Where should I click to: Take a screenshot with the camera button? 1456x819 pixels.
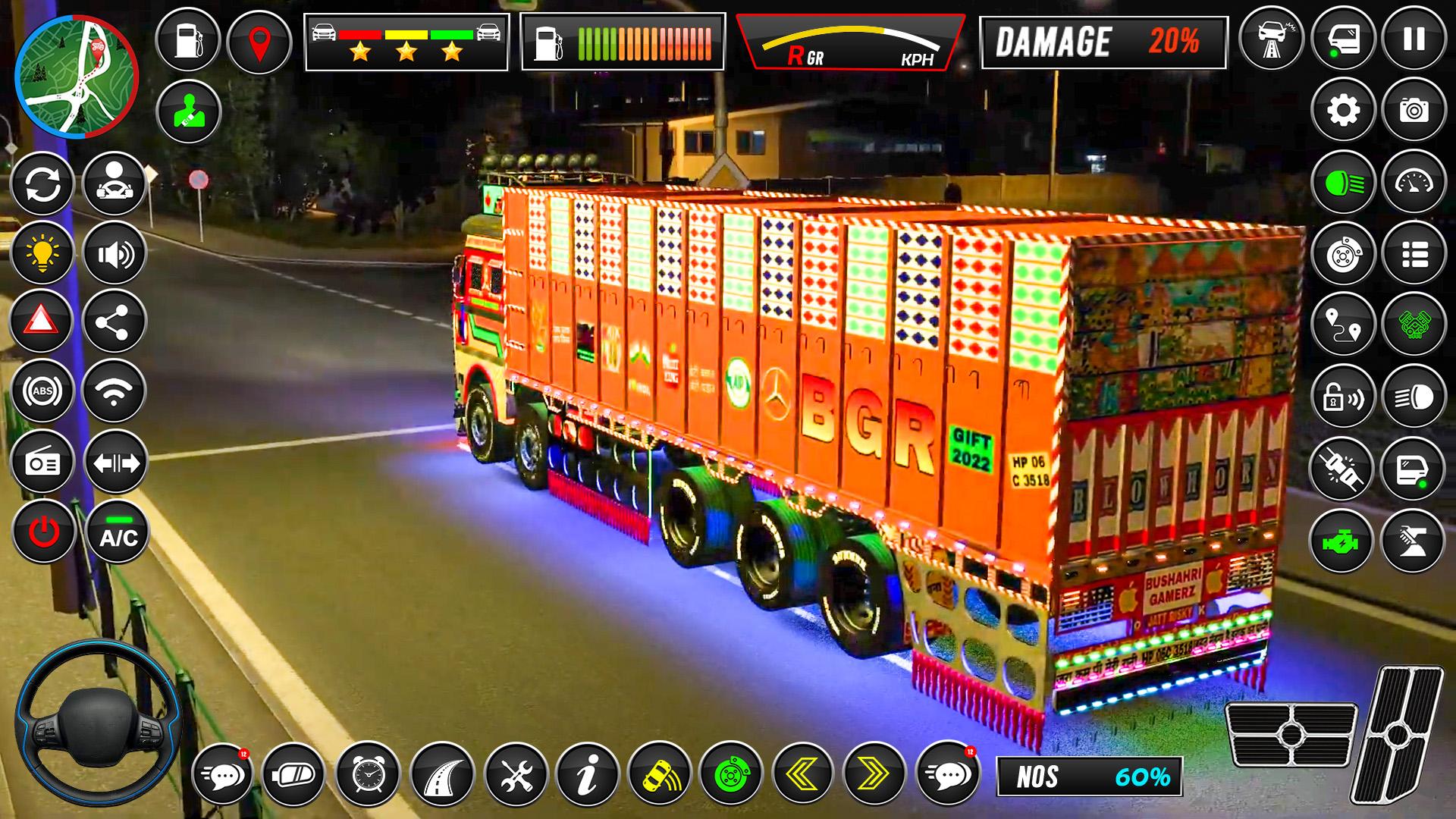[x=1414, y=111]
